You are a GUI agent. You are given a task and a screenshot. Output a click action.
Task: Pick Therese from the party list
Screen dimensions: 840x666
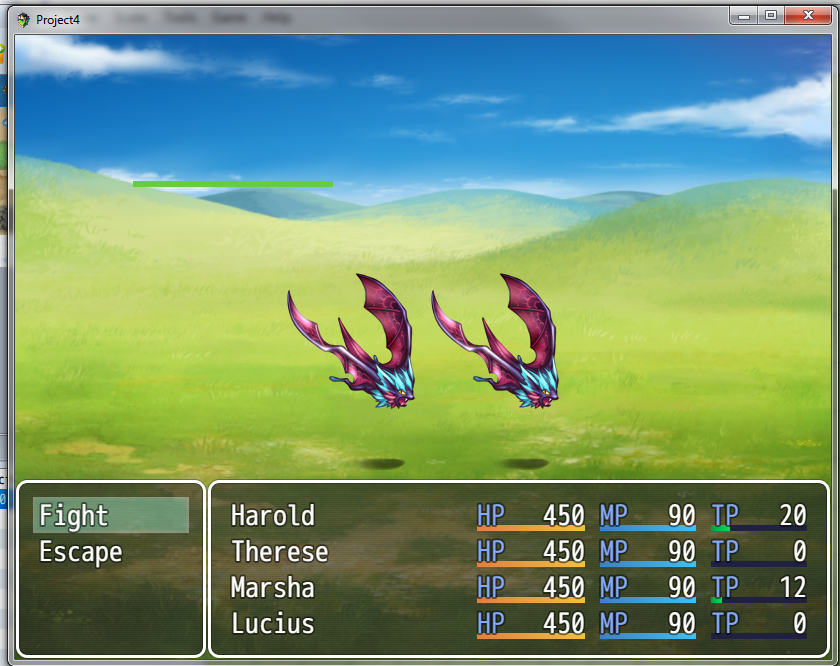[x=279, y=552]
